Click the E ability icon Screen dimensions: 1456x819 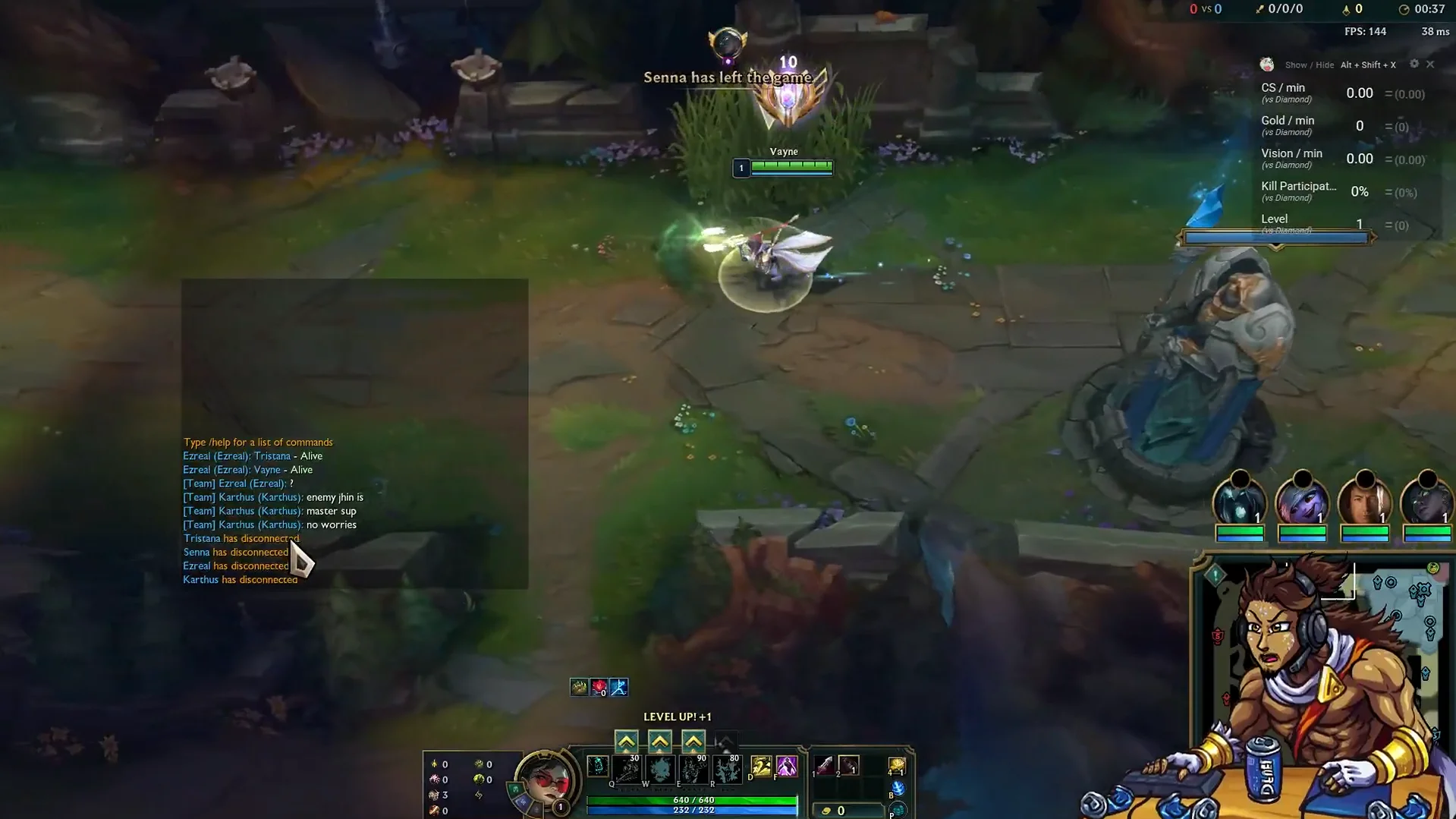click(x=693, y=769)
